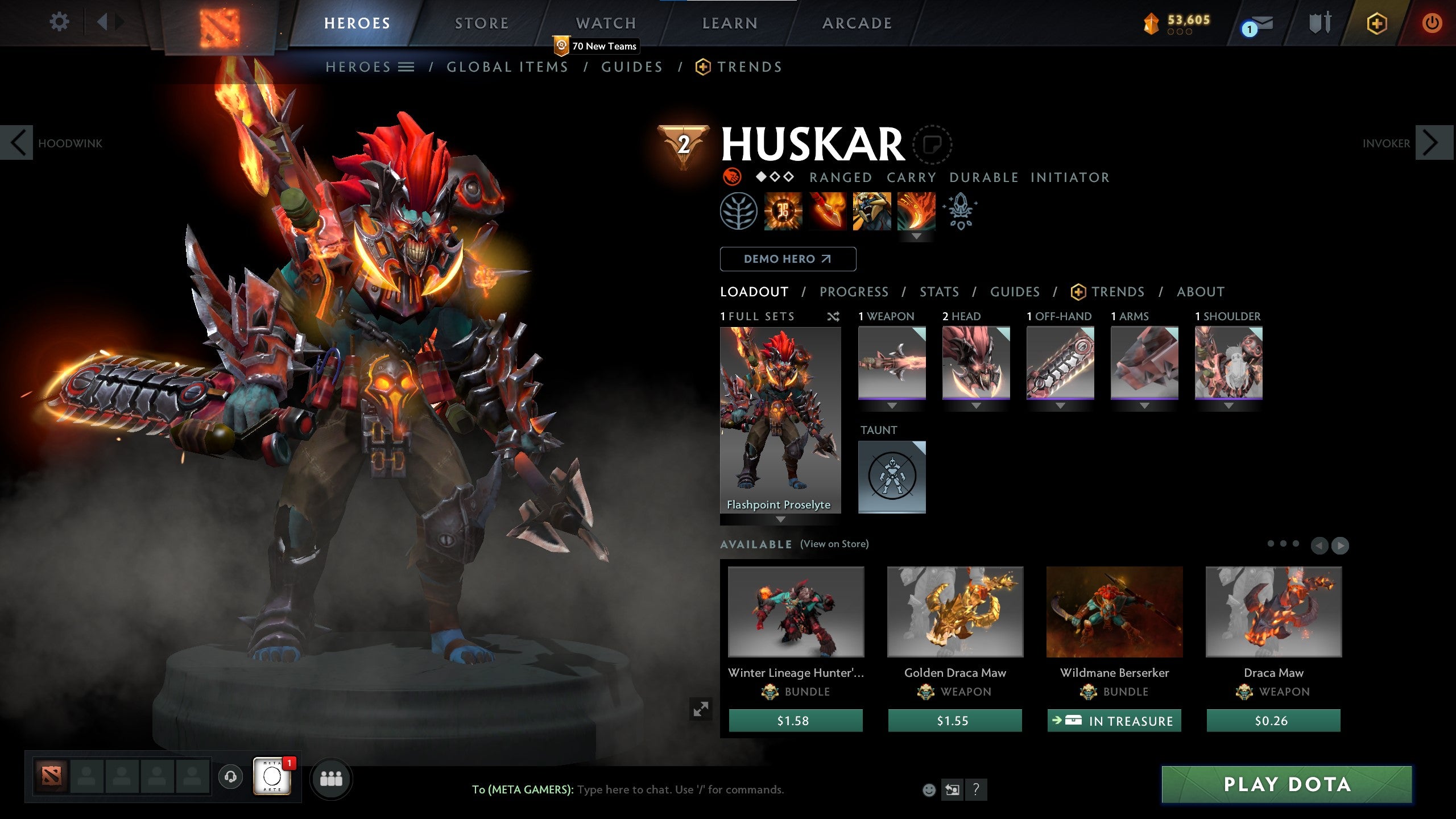Open Wildmane Berserker In Treasure button

[1114, 721]
